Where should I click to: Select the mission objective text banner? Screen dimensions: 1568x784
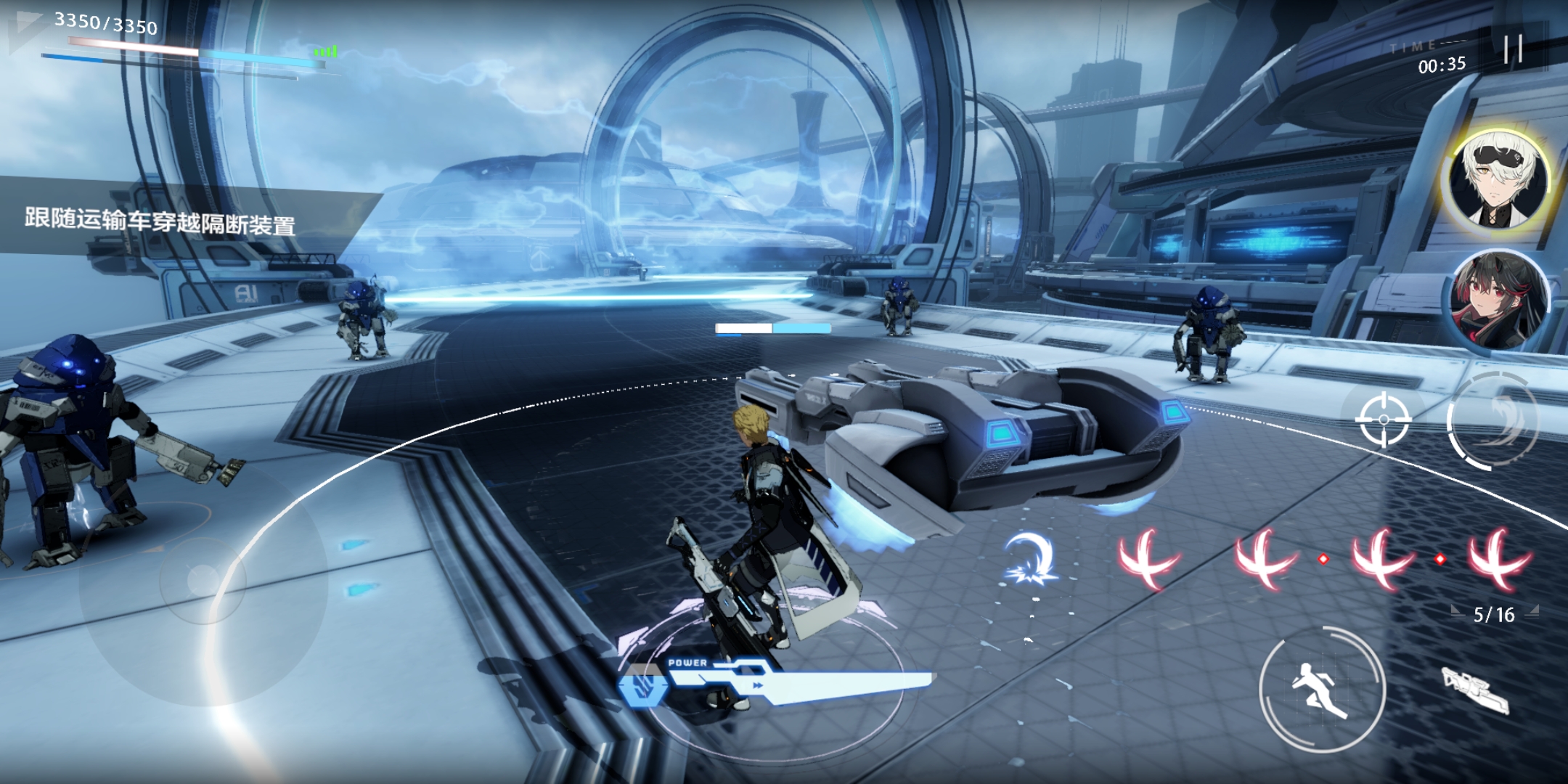161,220
